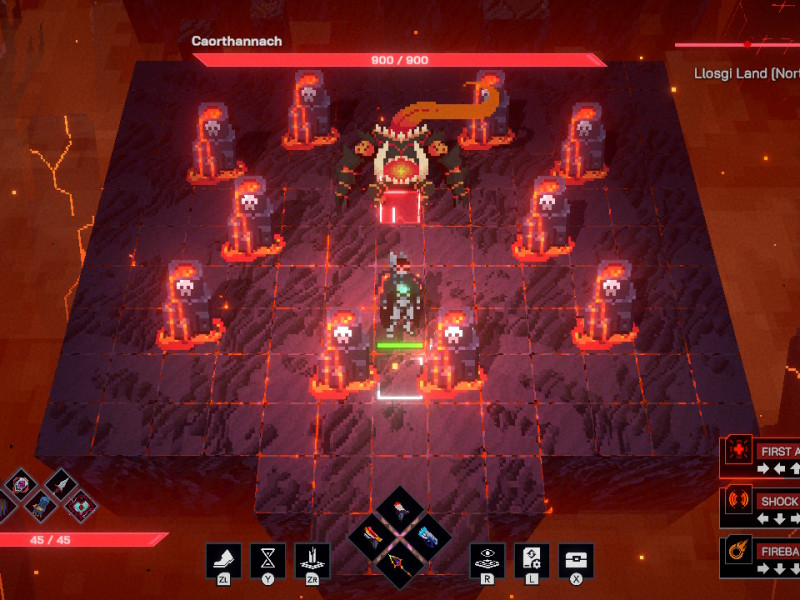This screenshot has height=600, width=800.
Task: Select the boot dash ability icon
Action: tap(223, 560)
